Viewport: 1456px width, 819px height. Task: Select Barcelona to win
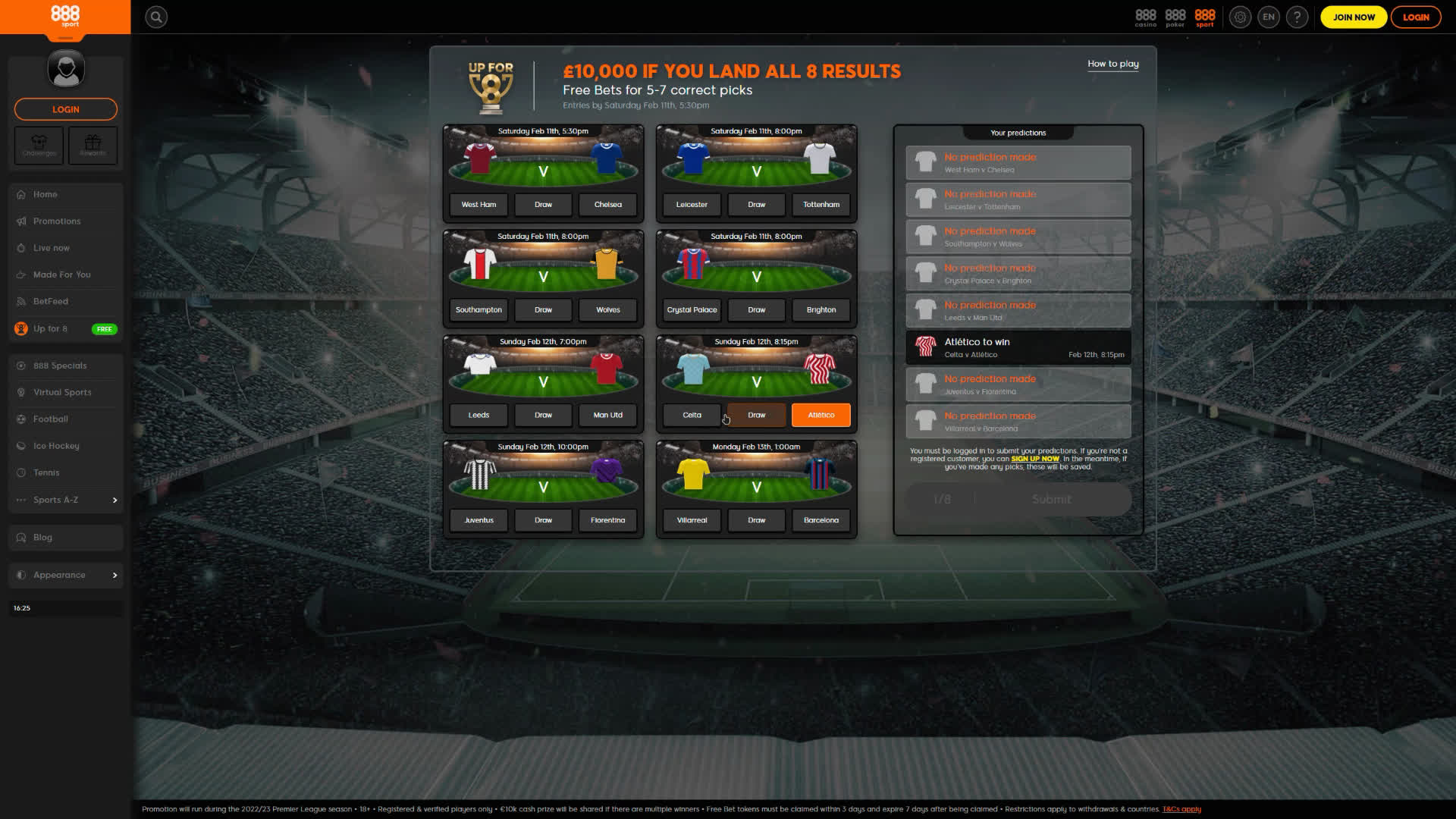click(x=821, y=521)
